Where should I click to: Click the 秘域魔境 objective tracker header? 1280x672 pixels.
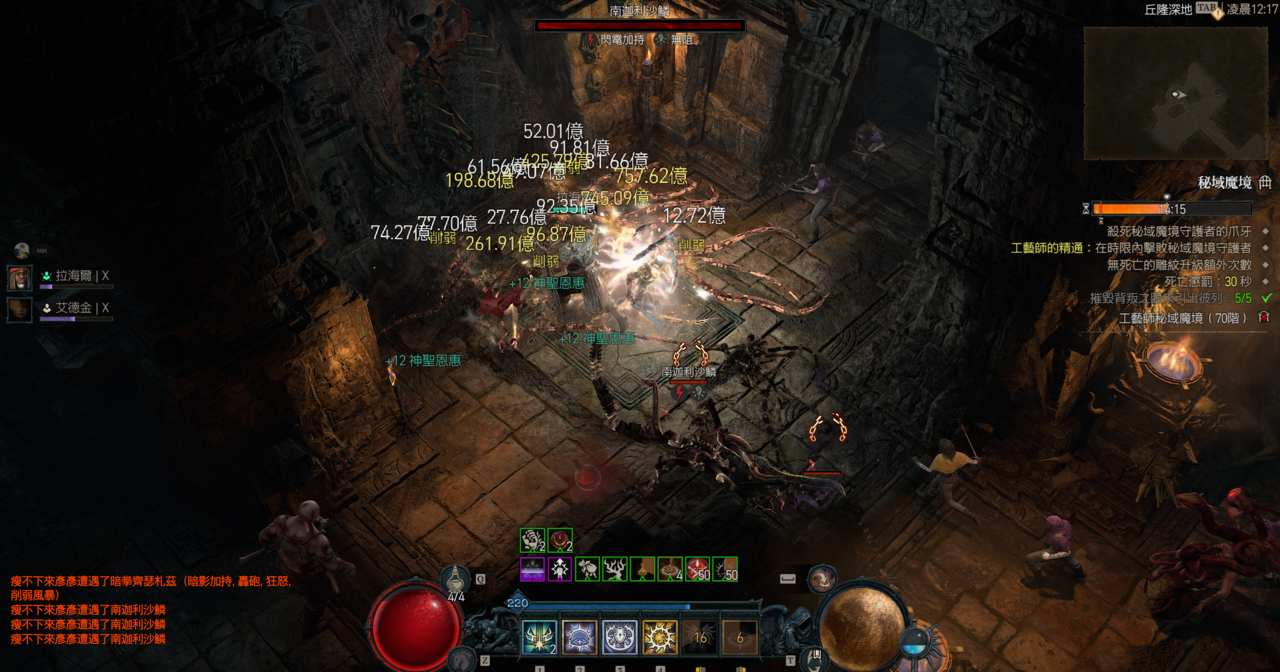(x=1224, y=183)
